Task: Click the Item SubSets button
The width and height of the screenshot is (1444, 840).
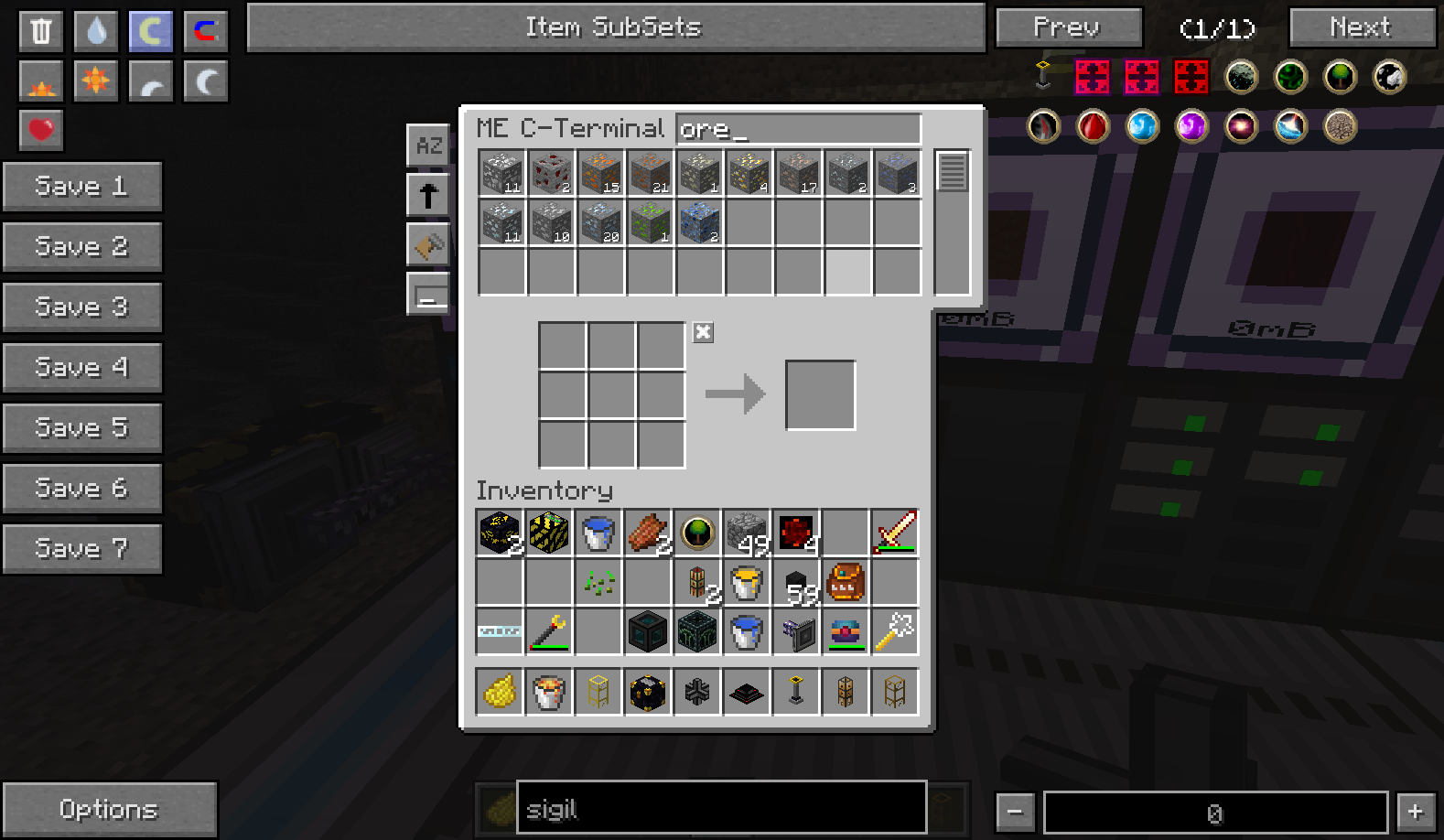Action: (x=615, y=27)
